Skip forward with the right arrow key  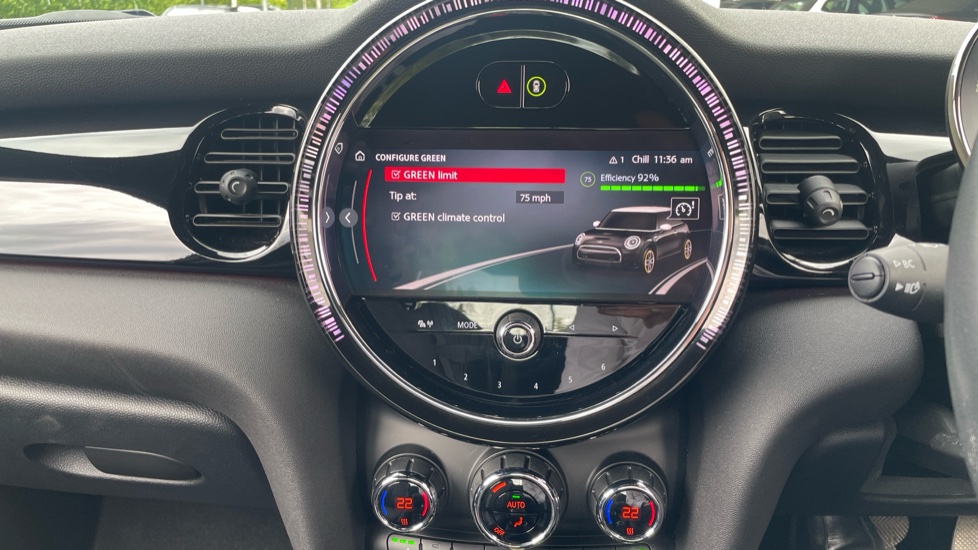point(614,327)
